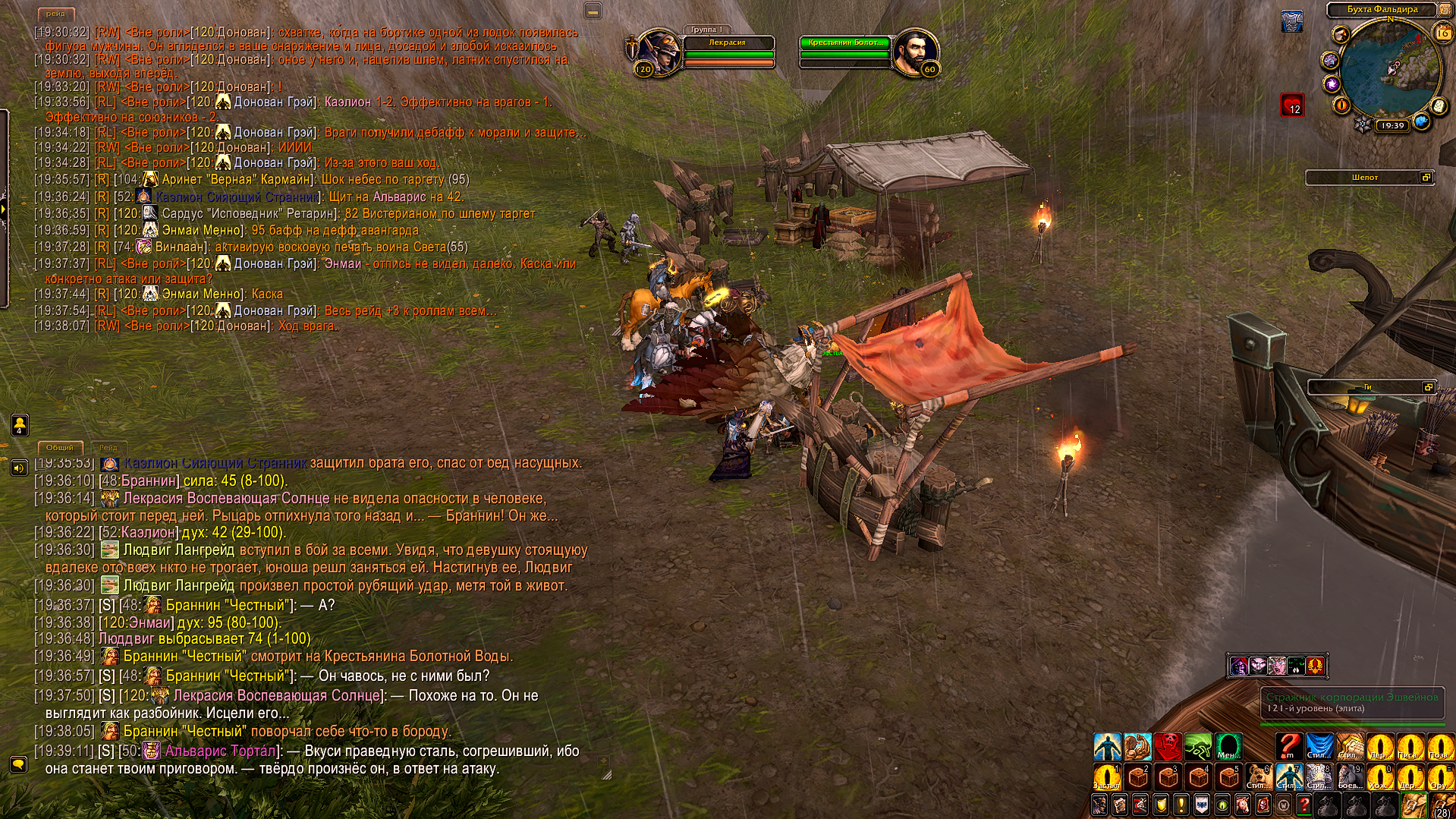This screenshot has height=819, width=1456.
Task: Select the Крестьянин Болот target portrait
Action: (916, 53)
